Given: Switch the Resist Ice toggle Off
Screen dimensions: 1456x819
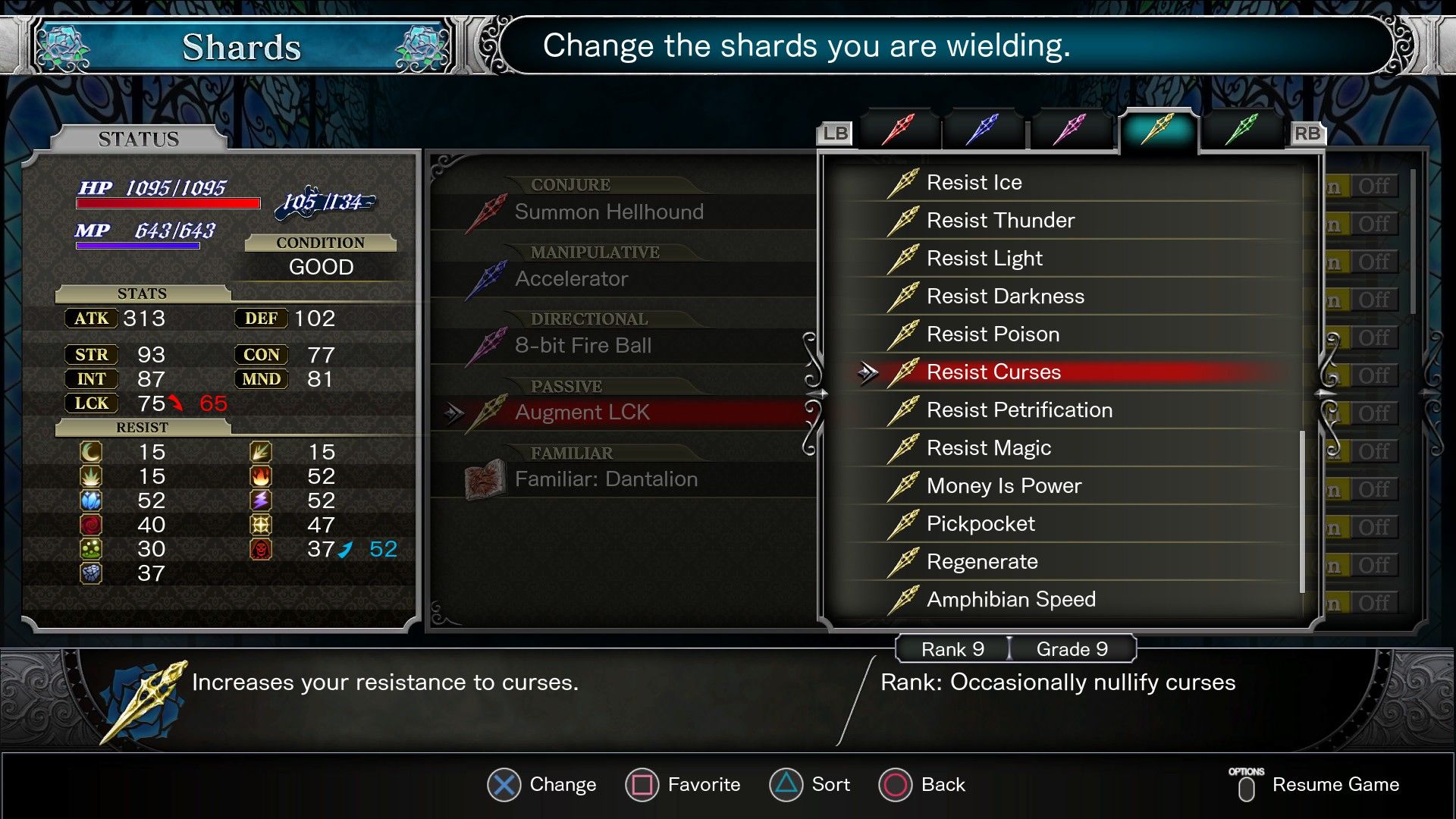Looking at the screenshot, I should click(1376, 186).
